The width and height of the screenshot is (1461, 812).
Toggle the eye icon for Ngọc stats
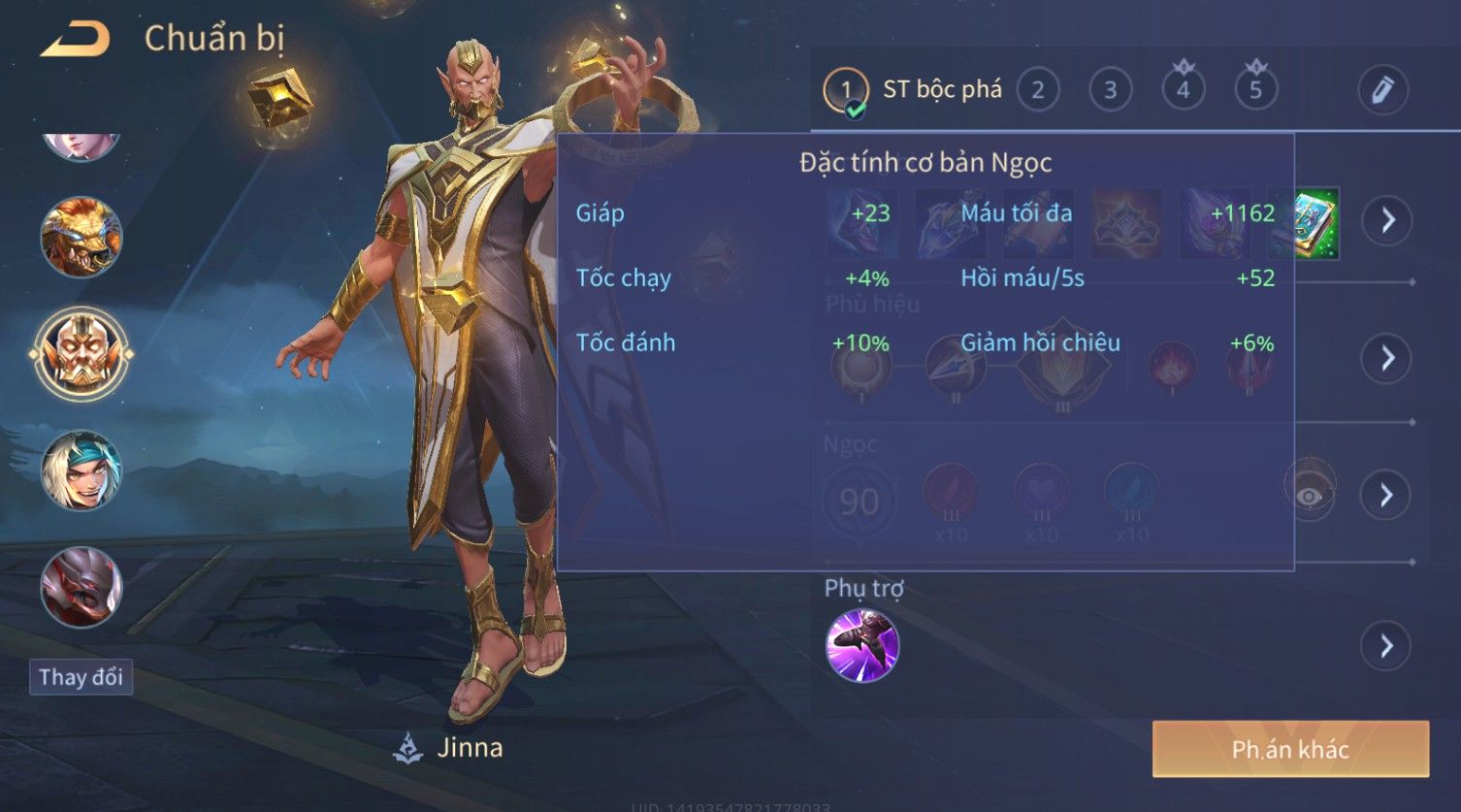[x=1310, y=496]
